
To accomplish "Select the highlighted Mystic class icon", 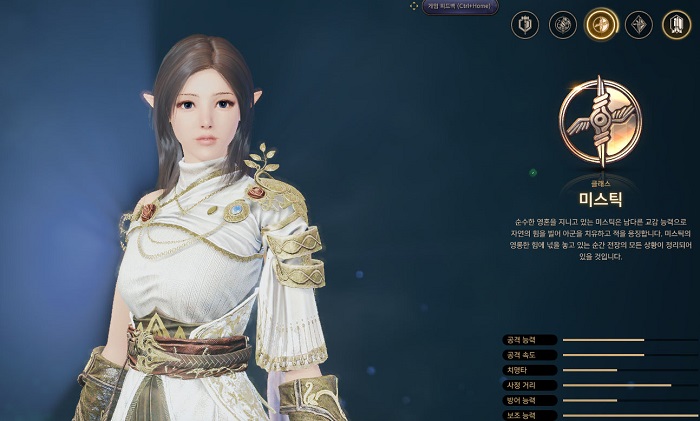I will [x=601, y=24].
